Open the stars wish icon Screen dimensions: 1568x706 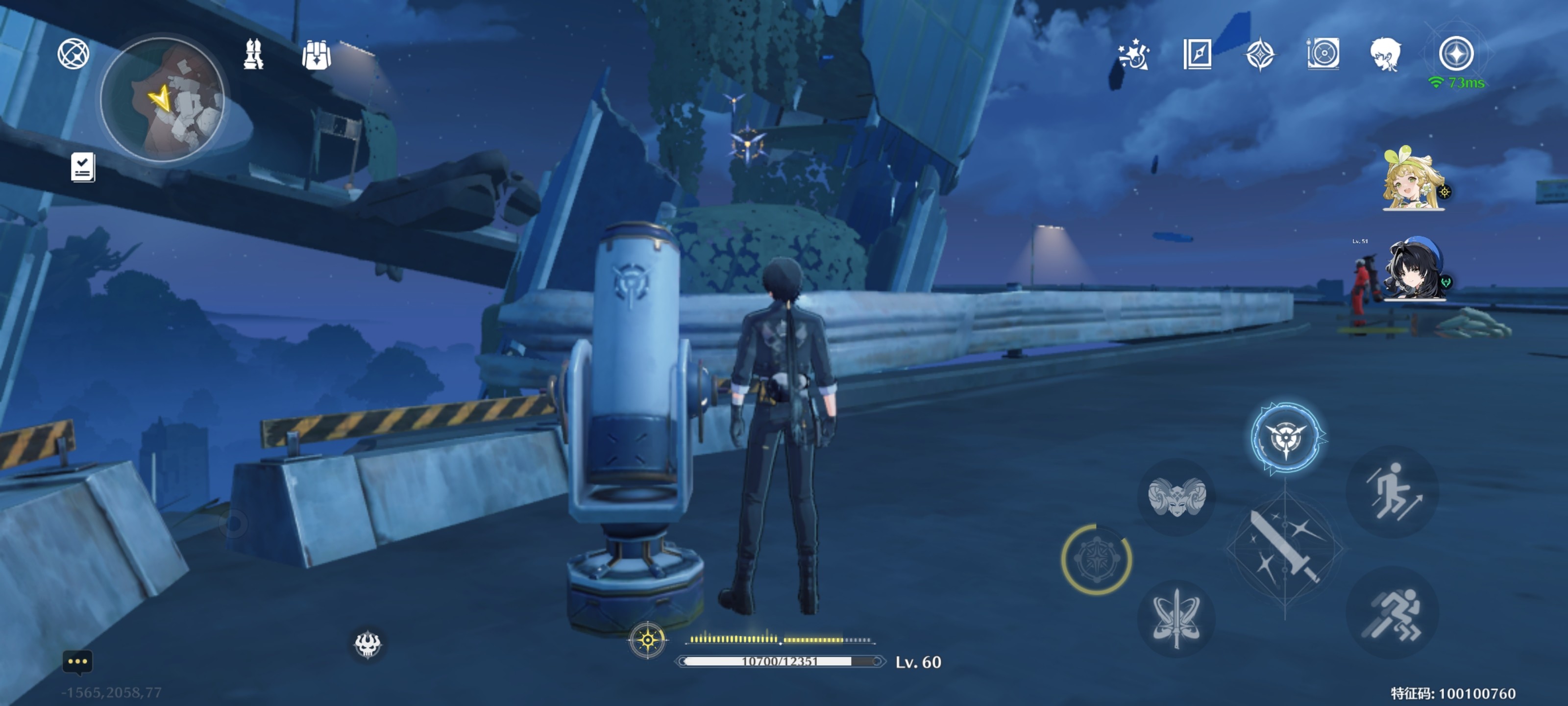1133,55
